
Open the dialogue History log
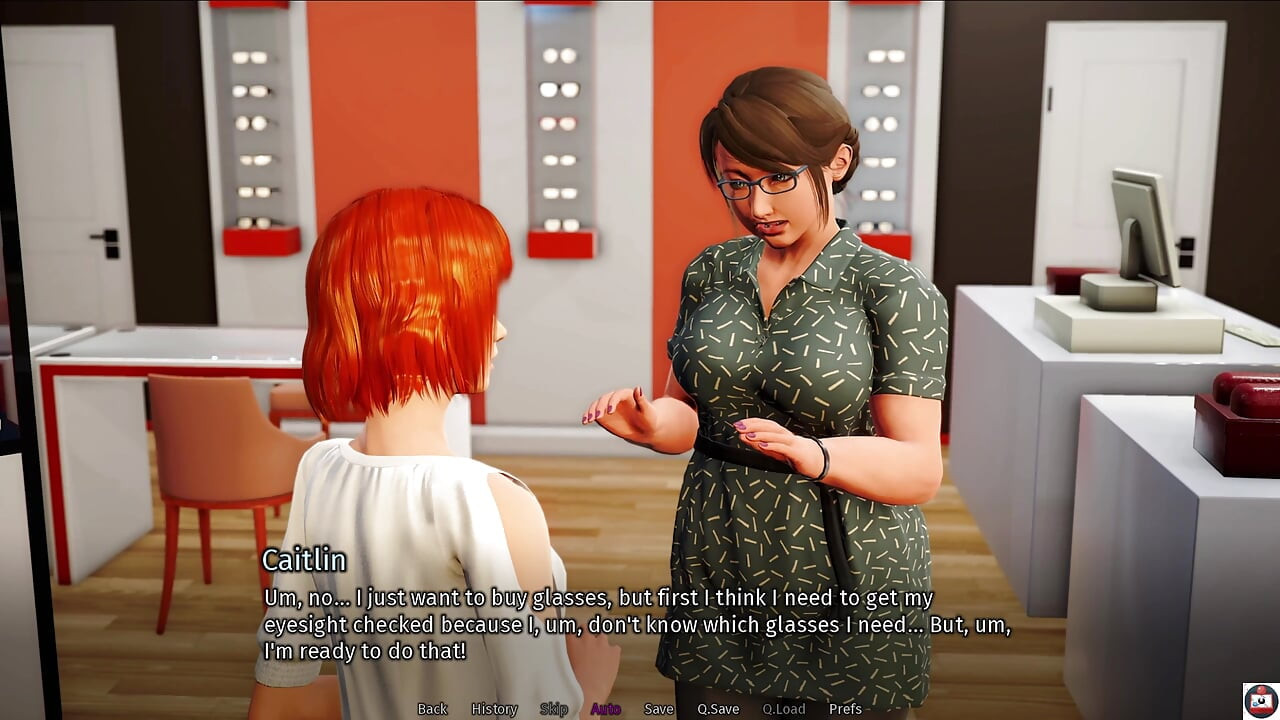(x=494, y=709)
